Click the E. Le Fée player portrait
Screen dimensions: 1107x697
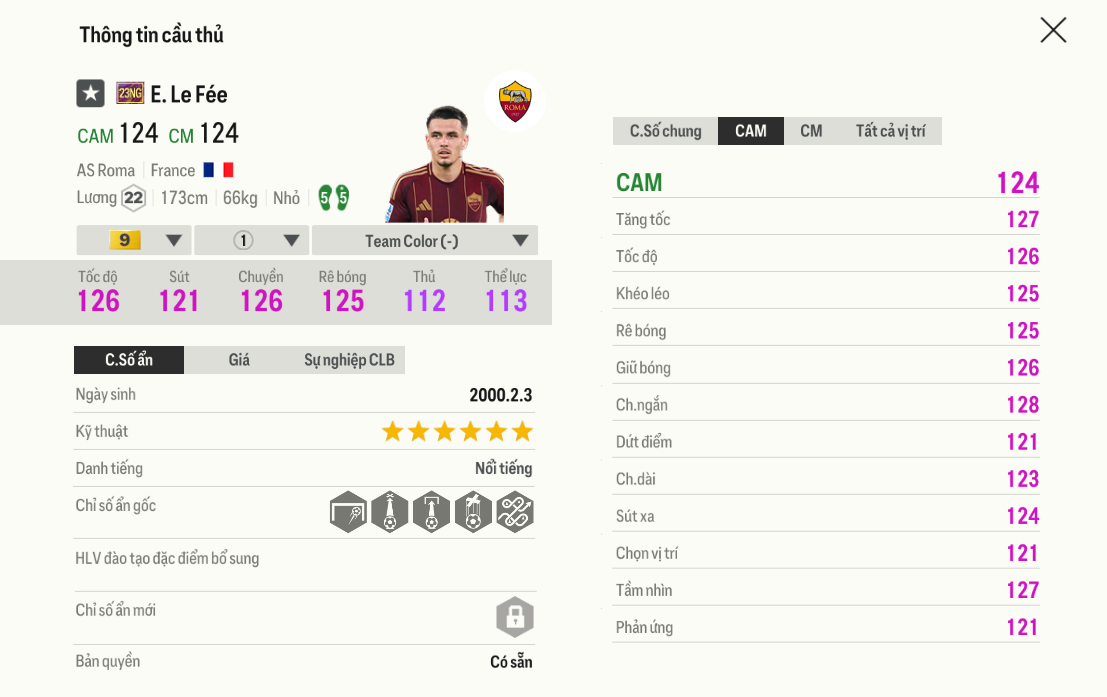pos(449,165)
